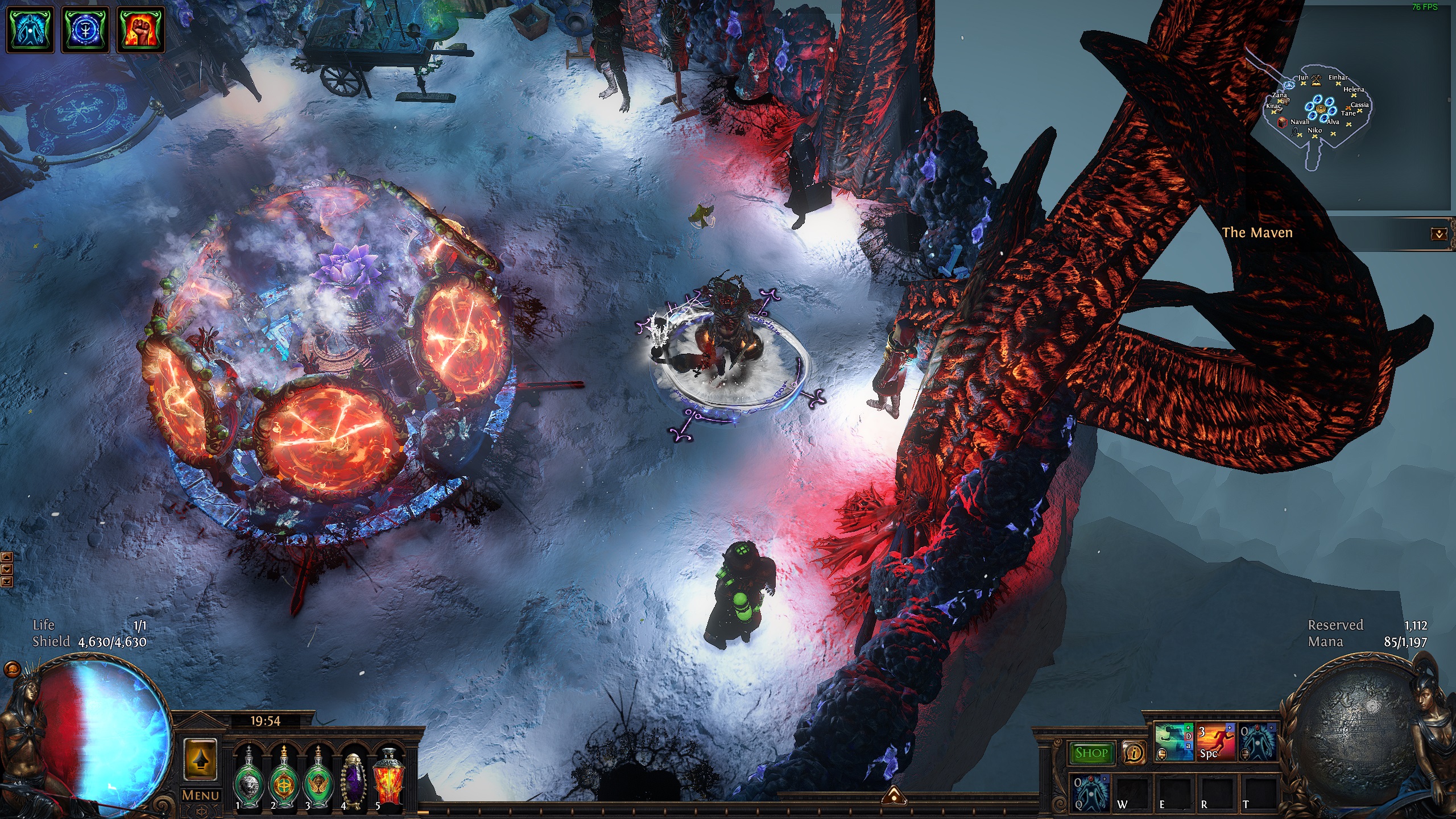Expand The Maven quest tracker arrow
The width and height of the screenshot is (1456, 819).
tap(1439, 234)
